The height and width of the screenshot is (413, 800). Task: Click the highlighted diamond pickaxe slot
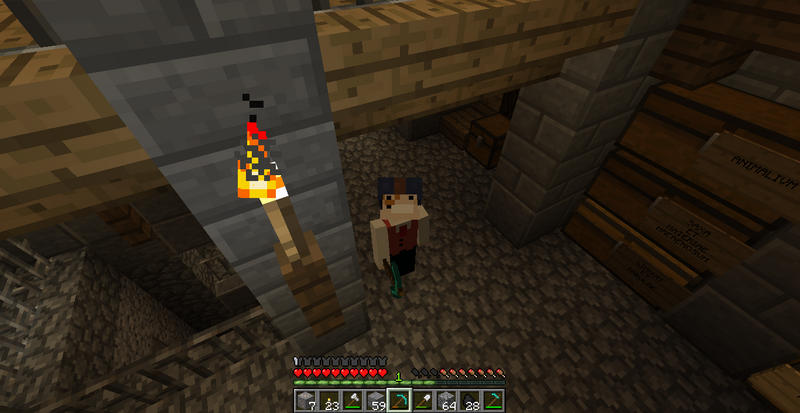400,401
